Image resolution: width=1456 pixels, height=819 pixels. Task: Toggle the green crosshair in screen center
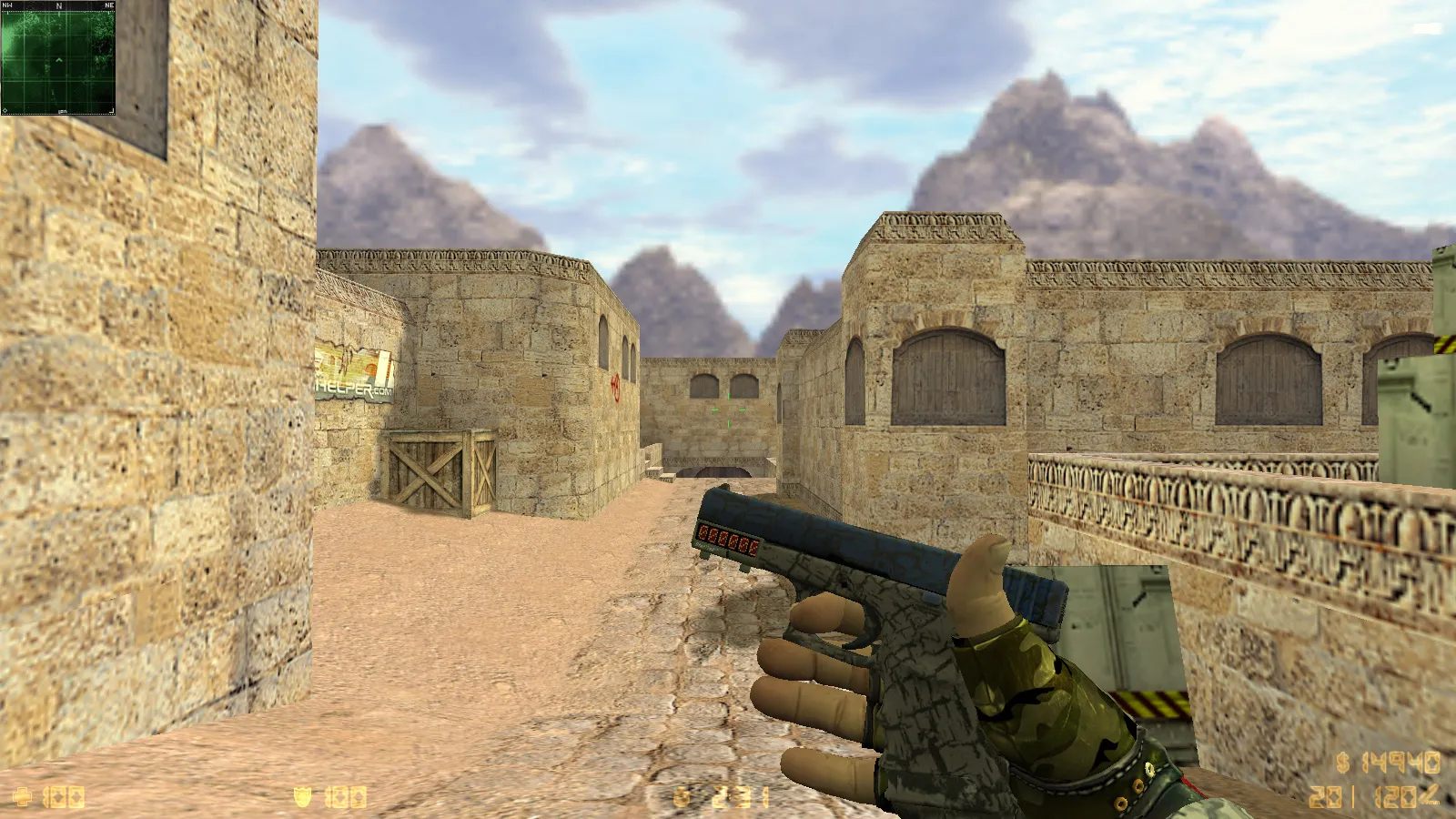tap(728, 409)
